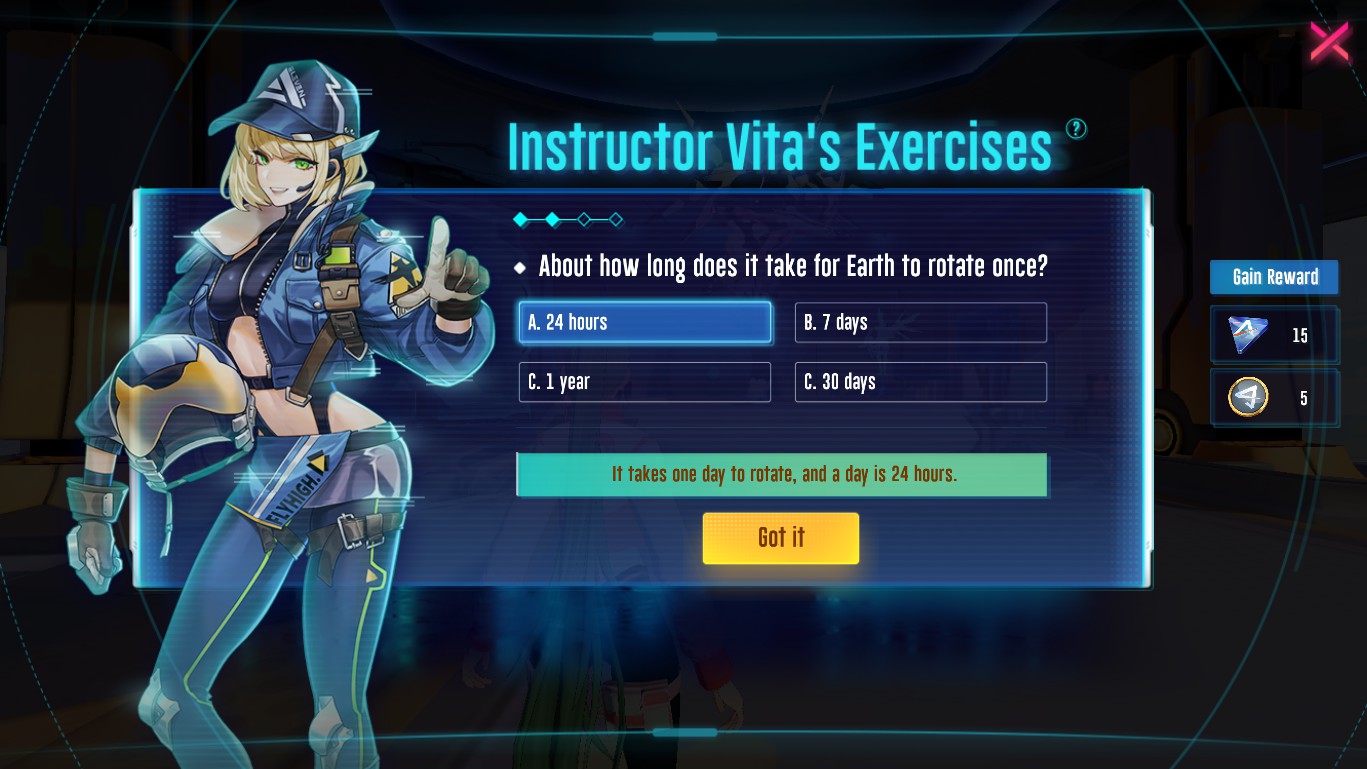Confirm with the Got it button
The image size is (1367, 769).
tap(780, 538)
